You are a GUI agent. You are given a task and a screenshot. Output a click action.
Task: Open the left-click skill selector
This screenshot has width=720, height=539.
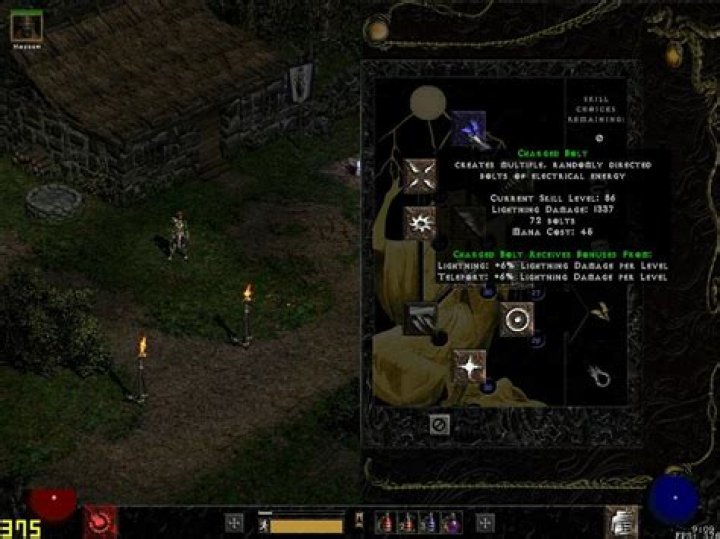[234, 522]
